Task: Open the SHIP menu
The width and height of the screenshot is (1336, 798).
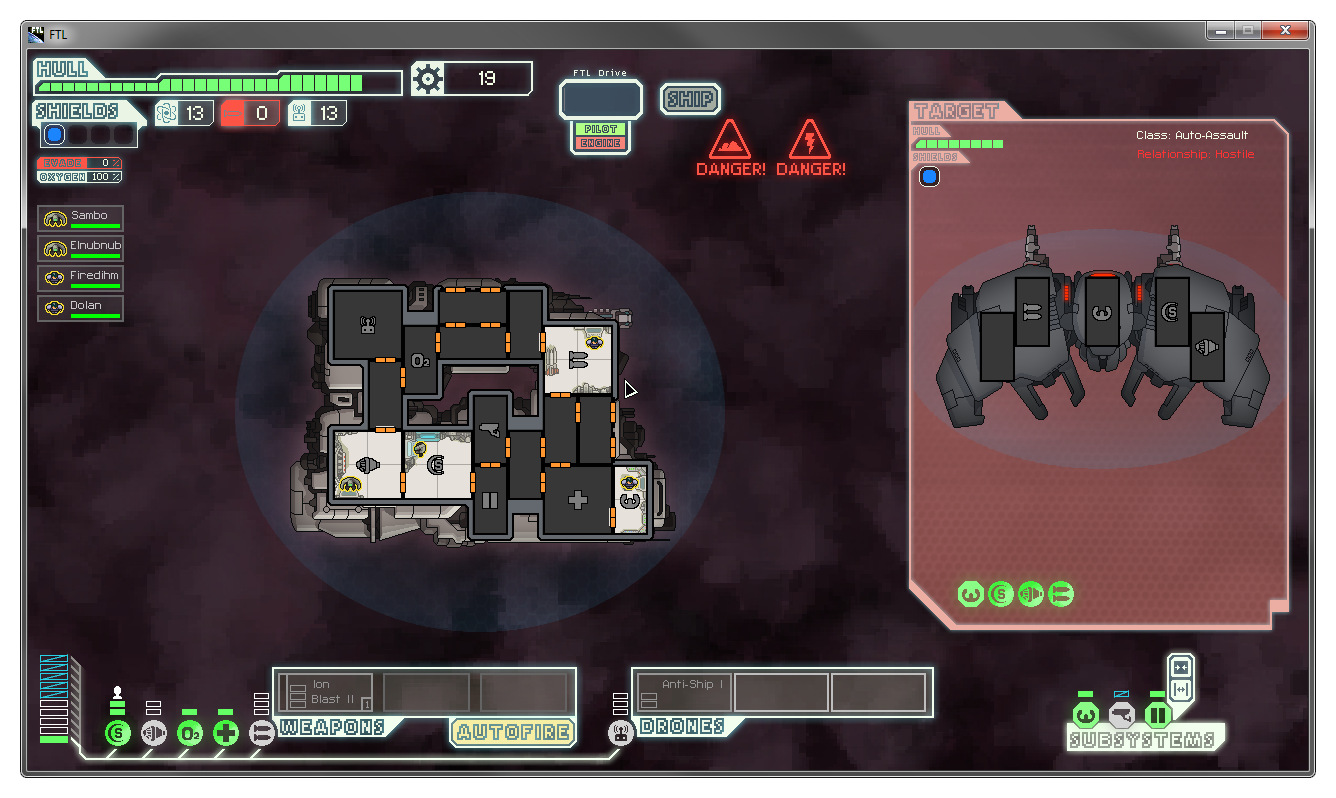Action: (x=690, y=99)
